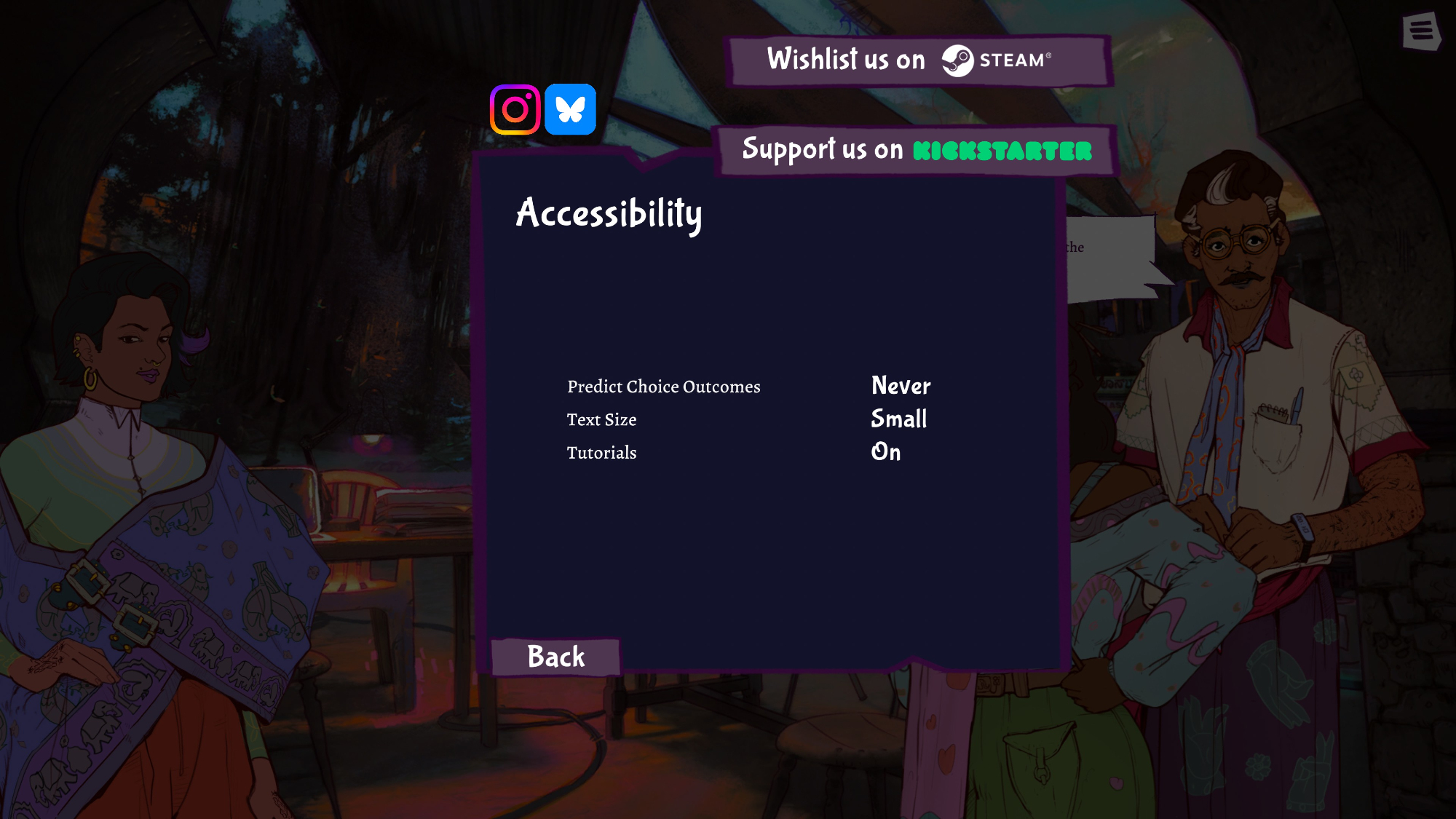Change the Predict Choice Outcomes 'Never' setting
The width and height of the screenshot is (1456, 819).
point(901,386)
